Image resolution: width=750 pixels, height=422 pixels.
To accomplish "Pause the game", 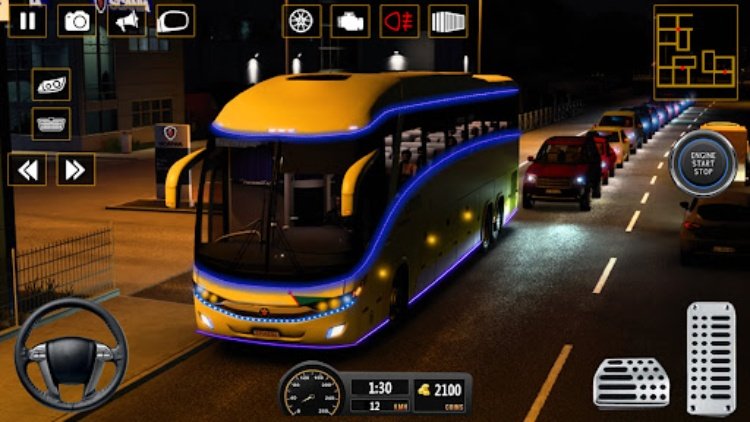I will click(x=27, y=21).
